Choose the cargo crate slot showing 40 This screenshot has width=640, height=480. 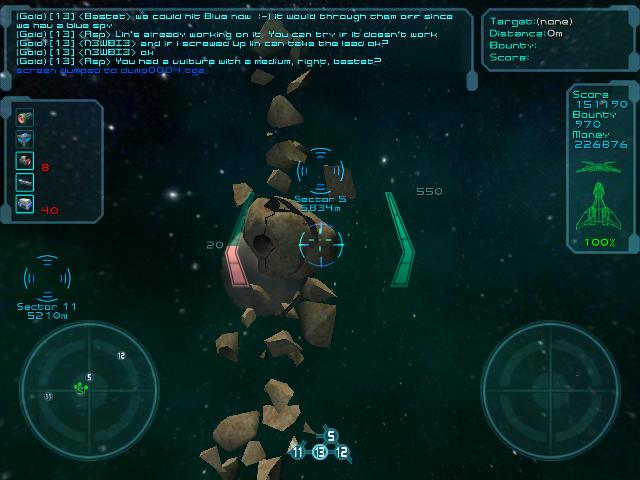click(25, 204)
